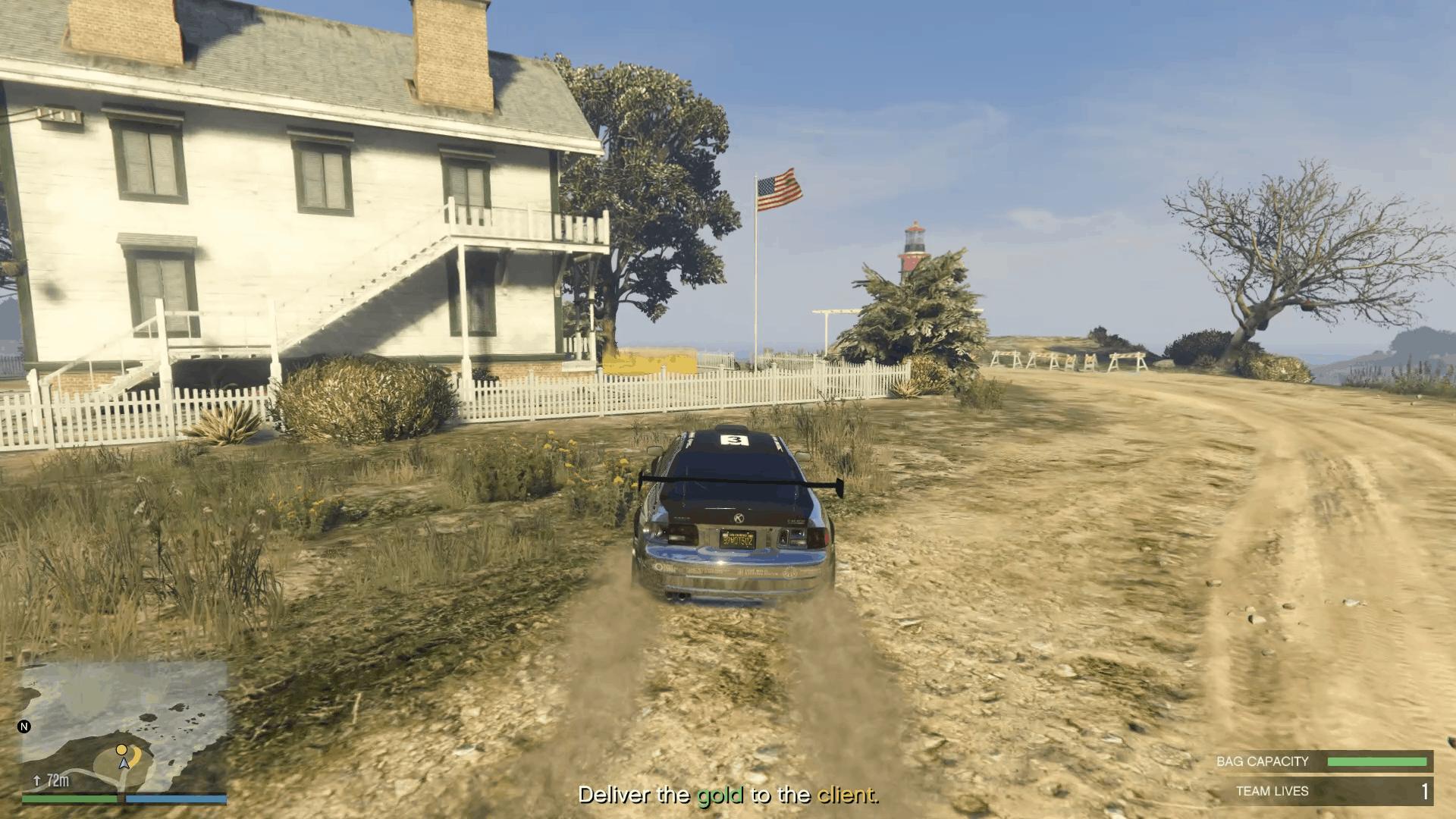Click the altitude arrow next to 72m
The width and height of the screenshot is (1456, 819).
coord(37,781)
